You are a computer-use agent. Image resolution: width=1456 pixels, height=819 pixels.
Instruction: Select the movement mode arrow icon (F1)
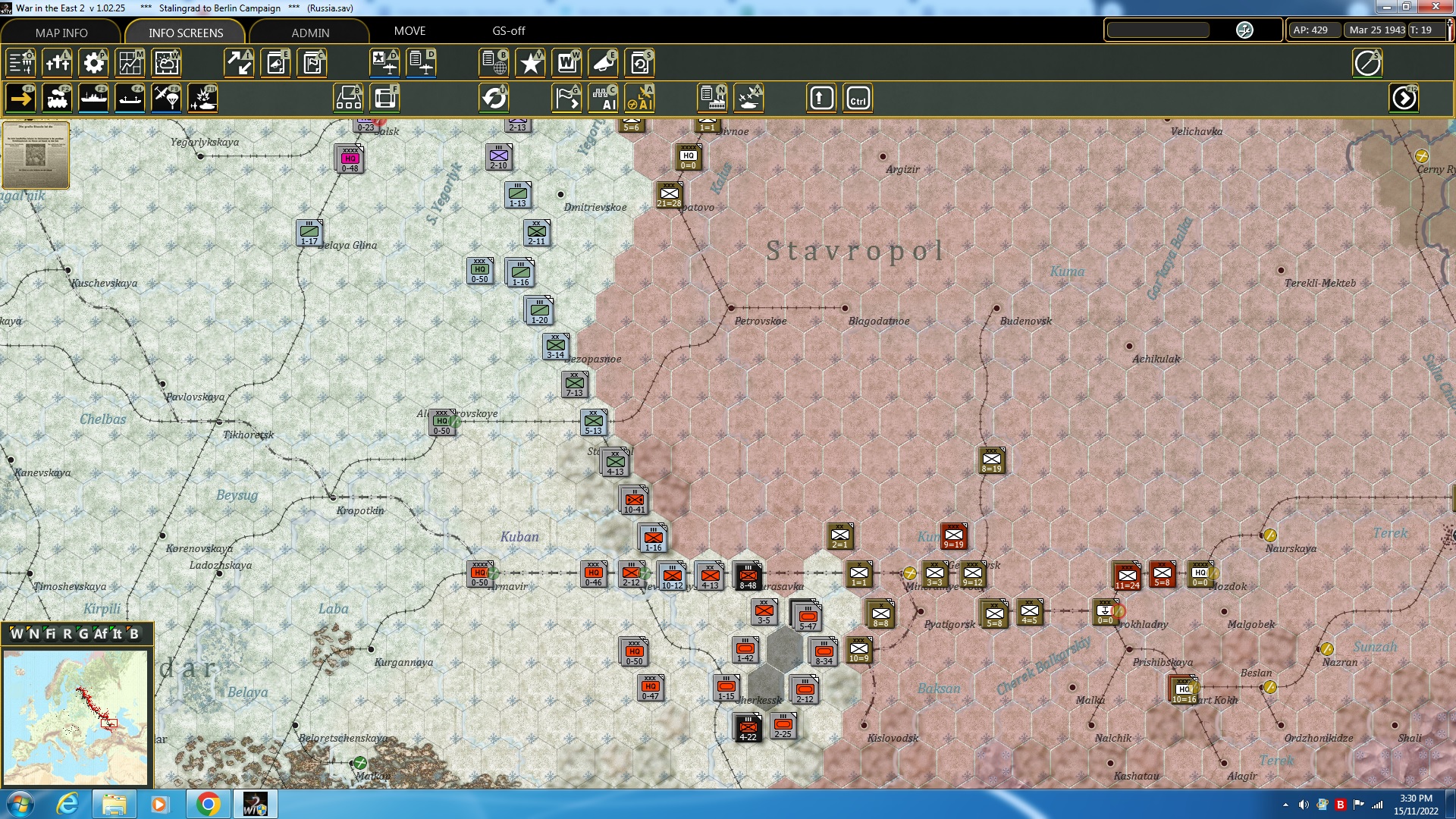[20, 98]
